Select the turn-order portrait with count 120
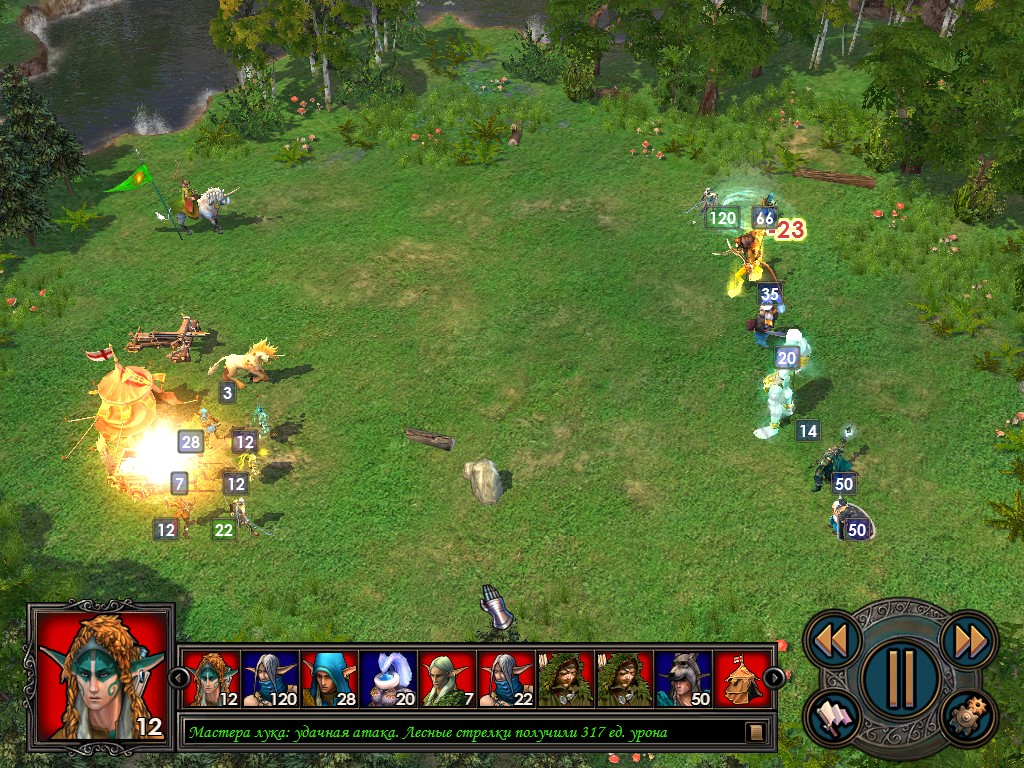 click(270, 679)
